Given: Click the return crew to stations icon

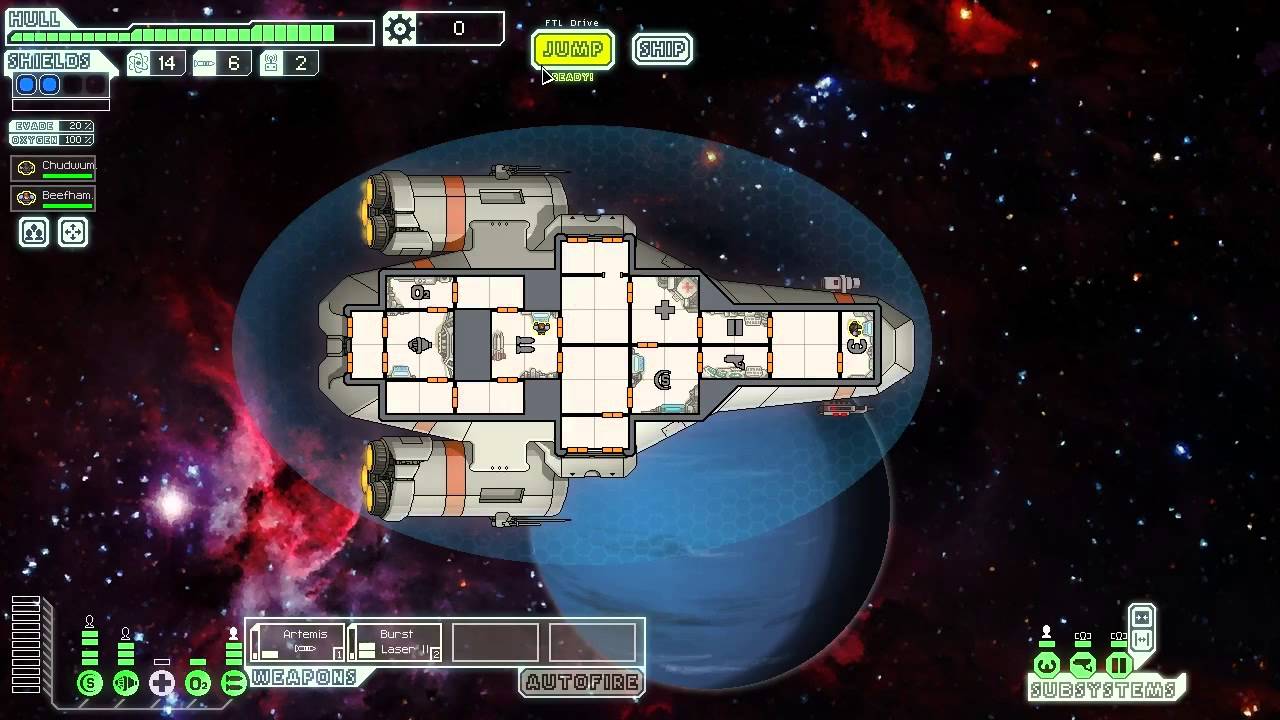Looking at the screenshot, I should pos(73,232).
